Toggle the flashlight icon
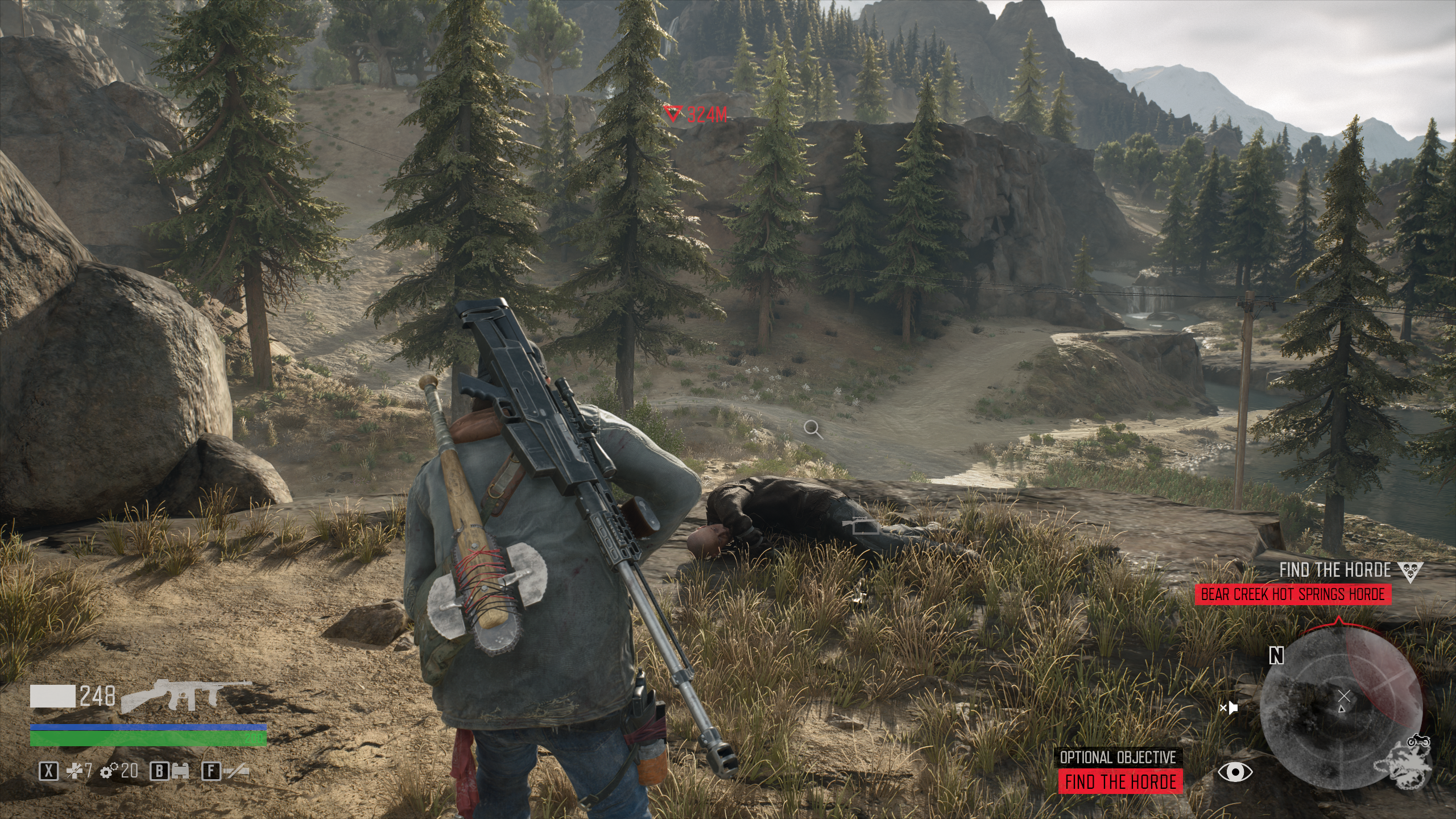 237,771
